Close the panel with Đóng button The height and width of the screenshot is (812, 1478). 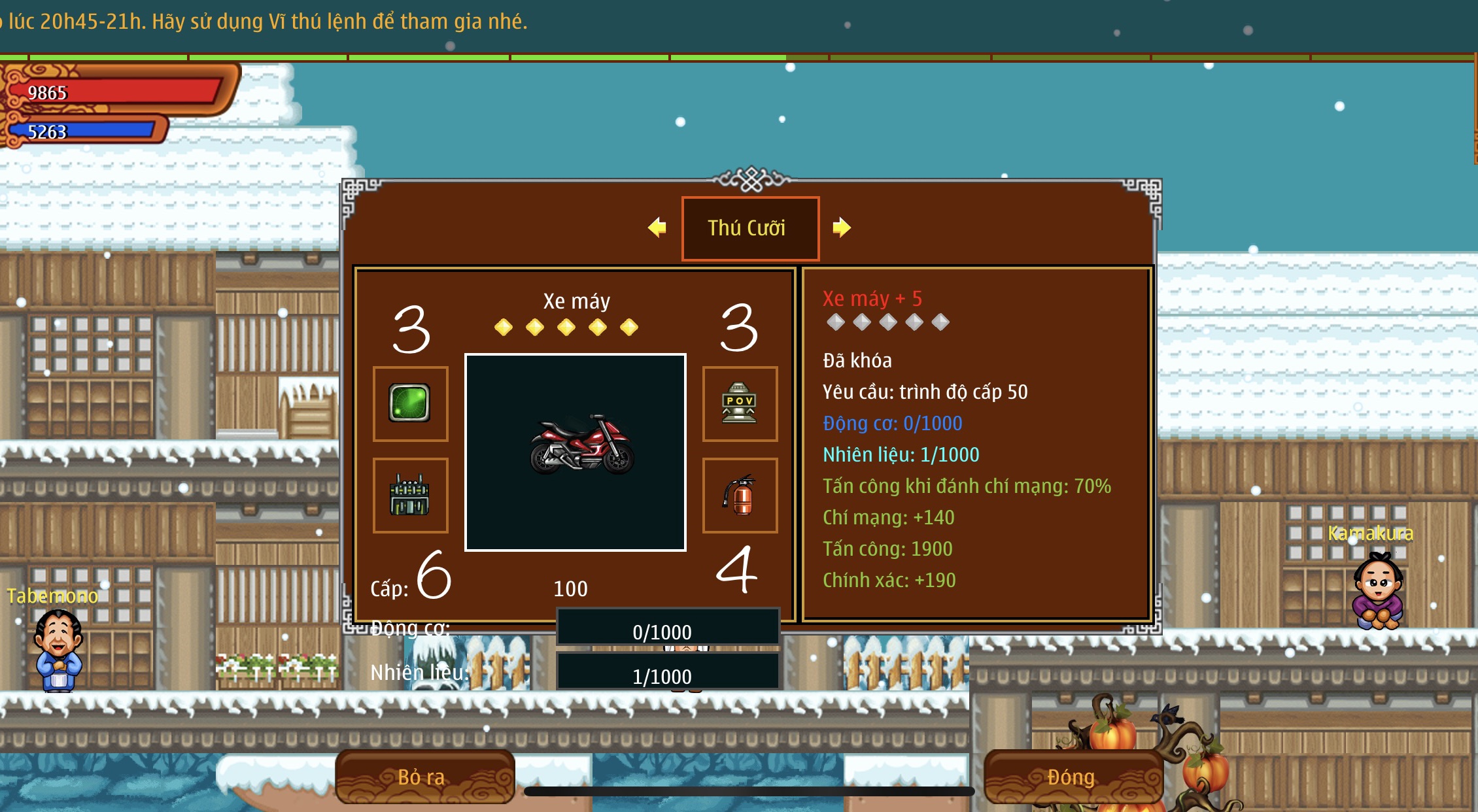[x=1072, y=777]
